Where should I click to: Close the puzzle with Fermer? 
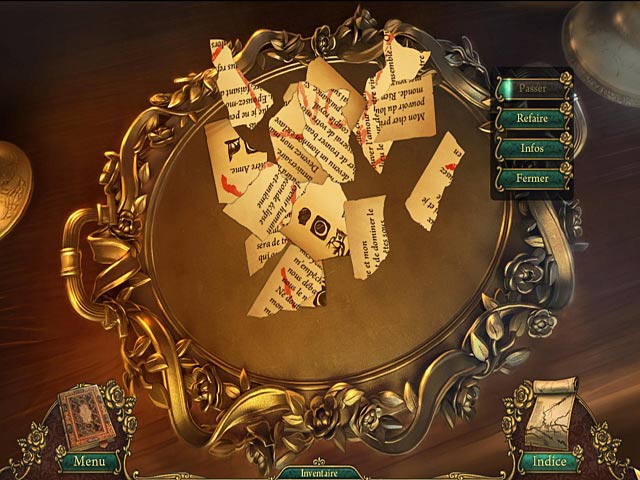(x=532, y=178)
